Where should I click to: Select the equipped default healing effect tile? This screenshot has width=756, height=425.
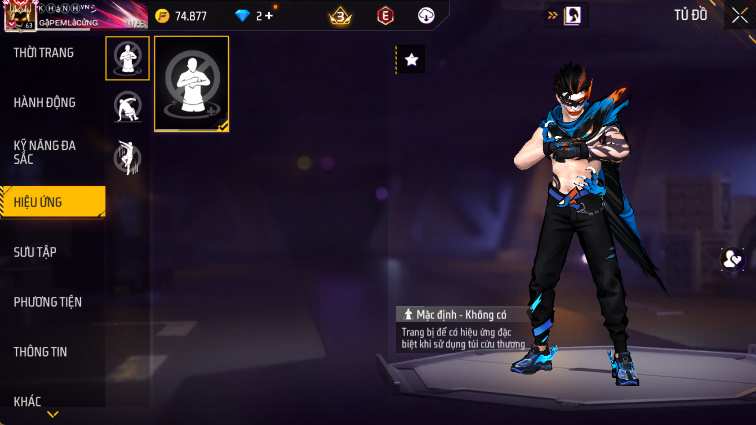(192, 84)
